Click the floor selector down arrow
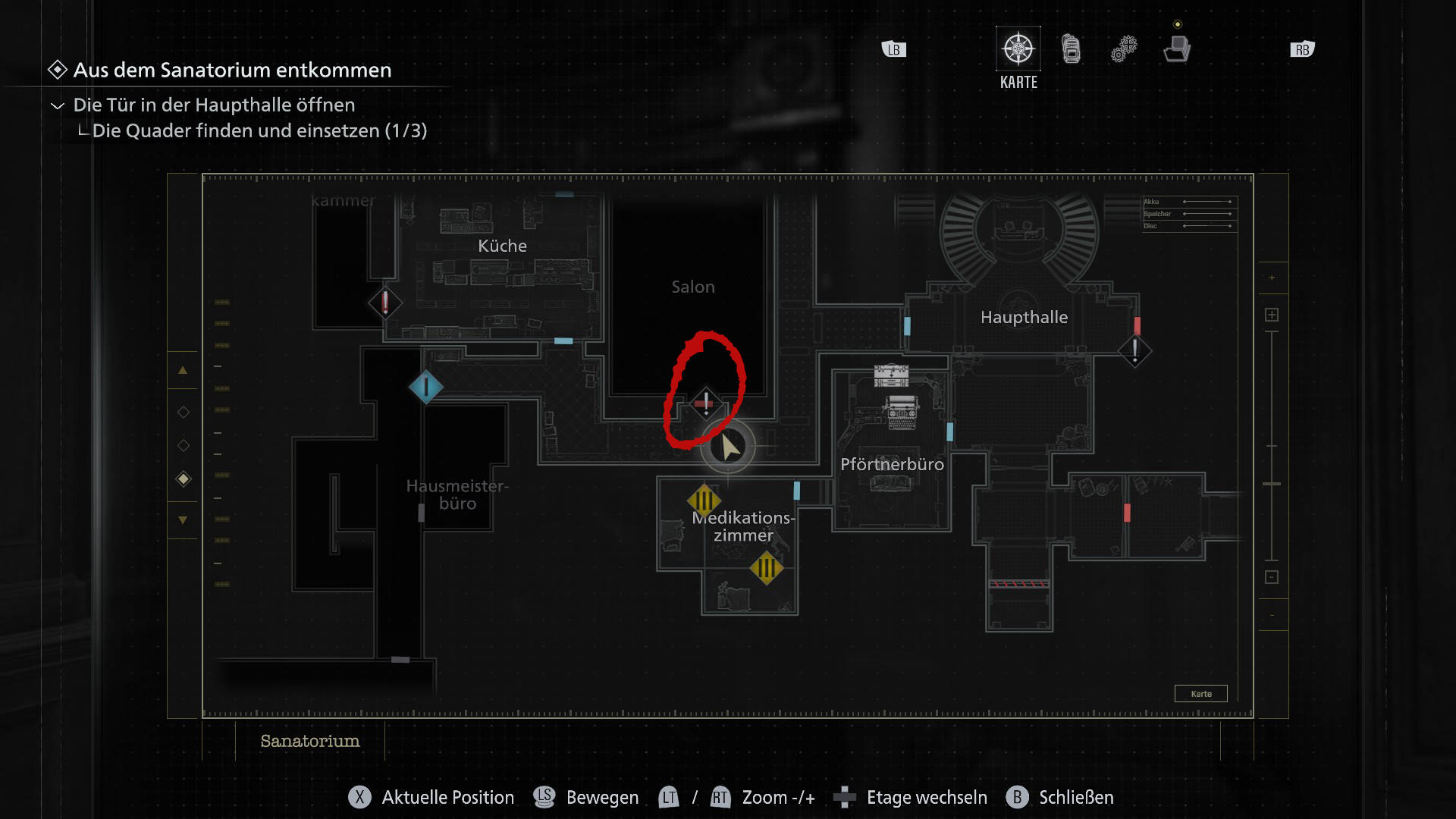This screenshot has width=1456, height=819. tap(183, 520)
